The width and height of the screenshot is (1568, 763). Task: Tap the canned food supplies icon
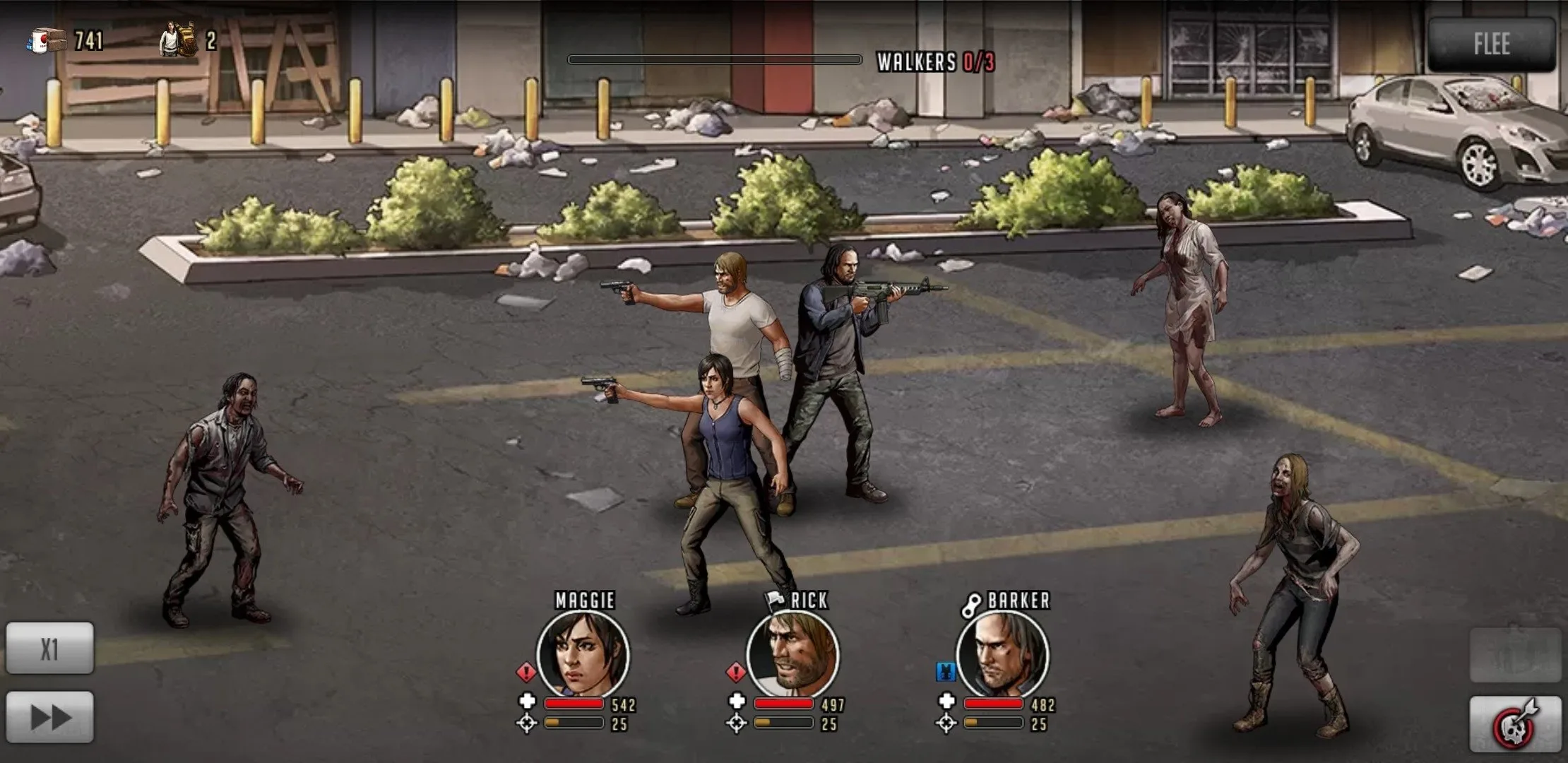[x=44, y=41]
